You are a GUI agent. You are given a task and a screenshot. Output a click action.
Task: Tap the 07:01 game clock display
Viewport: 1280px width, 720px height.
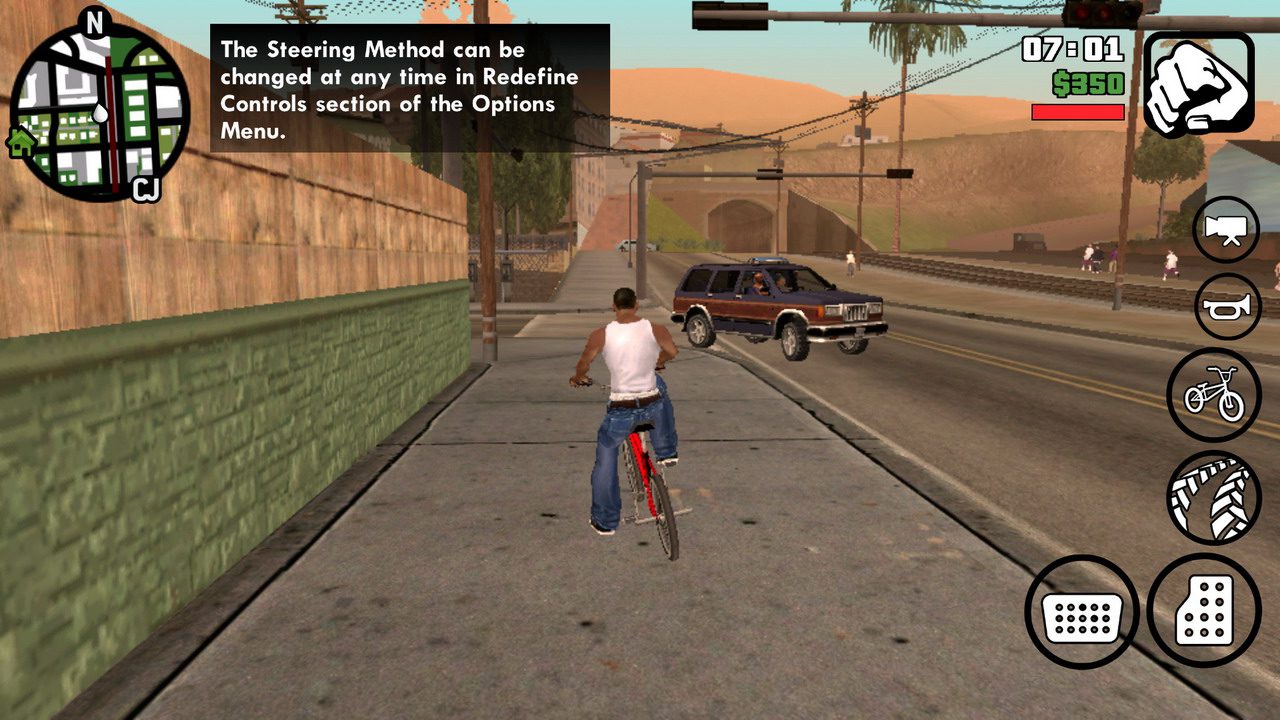pos(1075,47)
